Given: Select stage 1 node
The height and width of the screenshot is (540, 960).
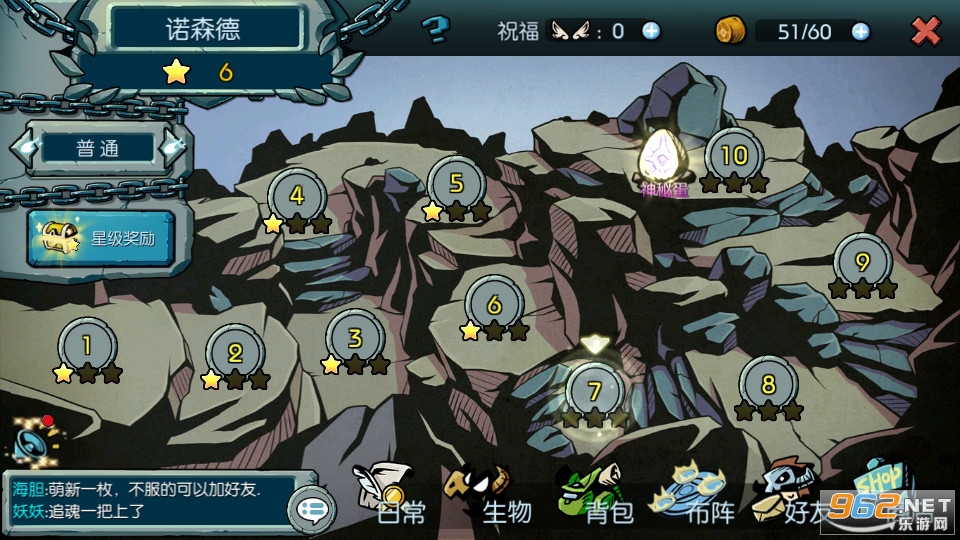Looking at the screenshot, I should pyautogui.click(x=87, y=346).
